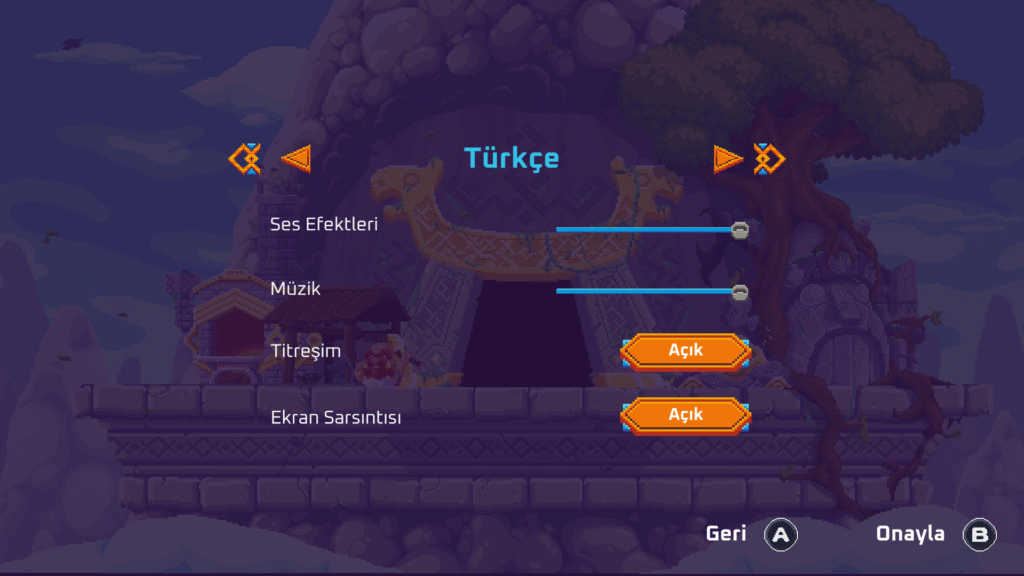This screenshot has height=576, width=1024.
Task: Choose the Müzik settings entry
Action: pos(295,289)
